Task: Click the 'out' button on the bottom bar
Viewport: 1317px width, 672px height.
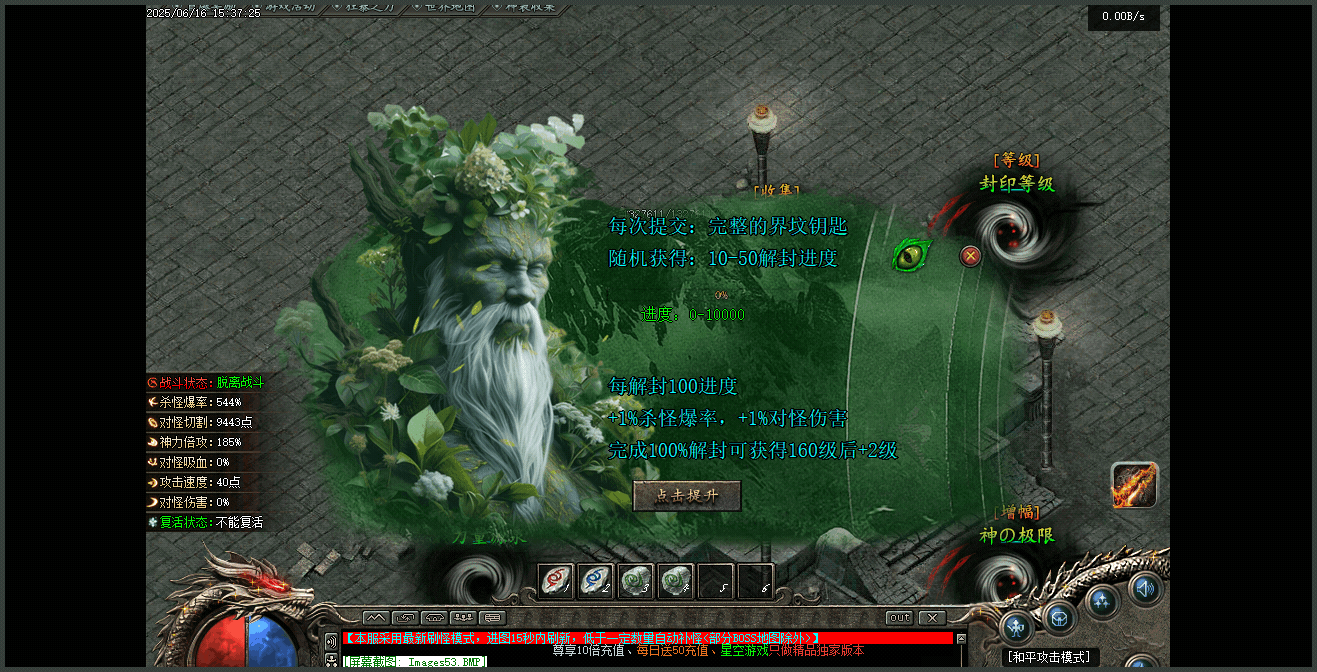Action: 899,618
